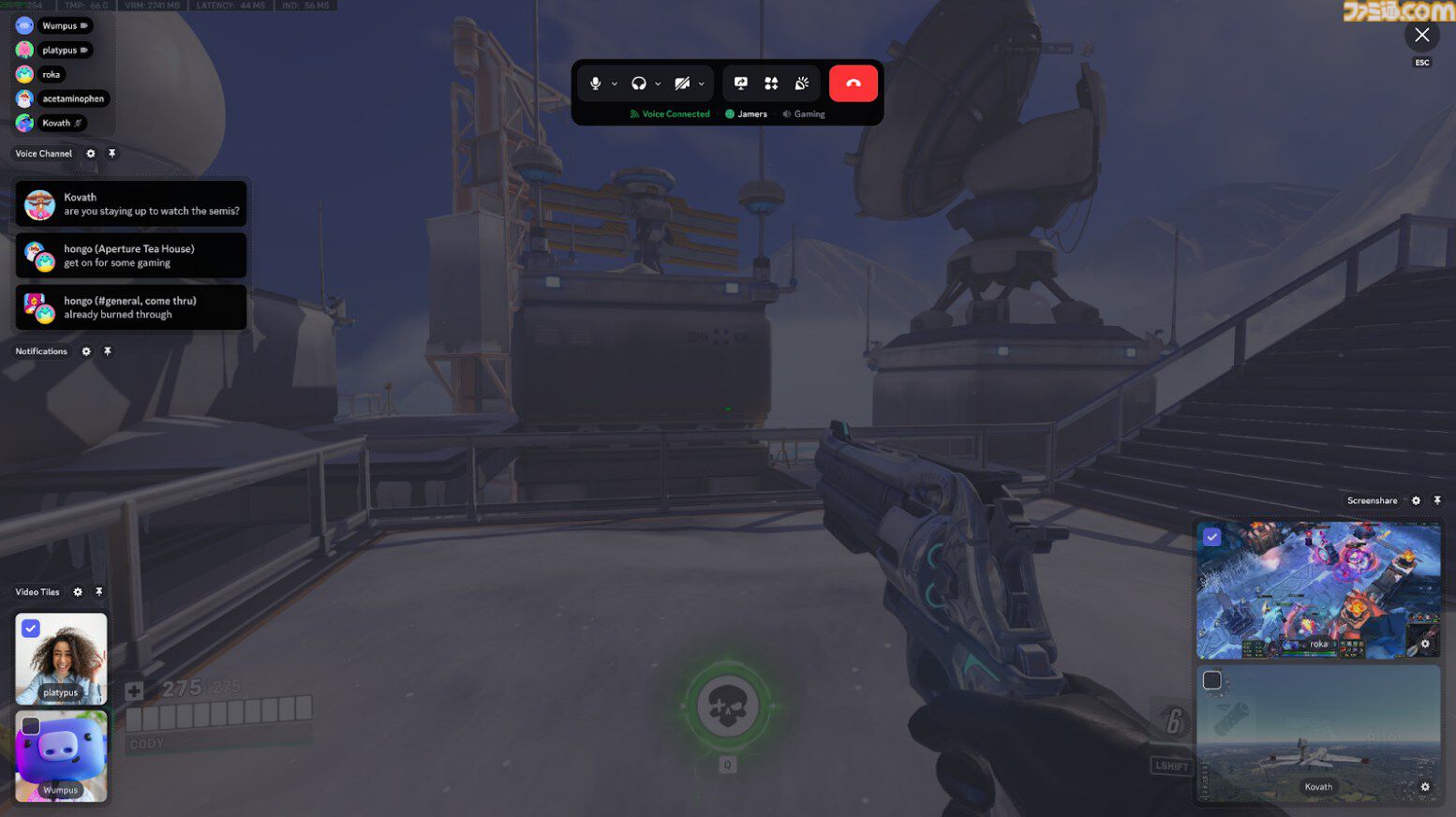Select the Gaming voice channel label
1456x817 pixels.
click(808, 113)
